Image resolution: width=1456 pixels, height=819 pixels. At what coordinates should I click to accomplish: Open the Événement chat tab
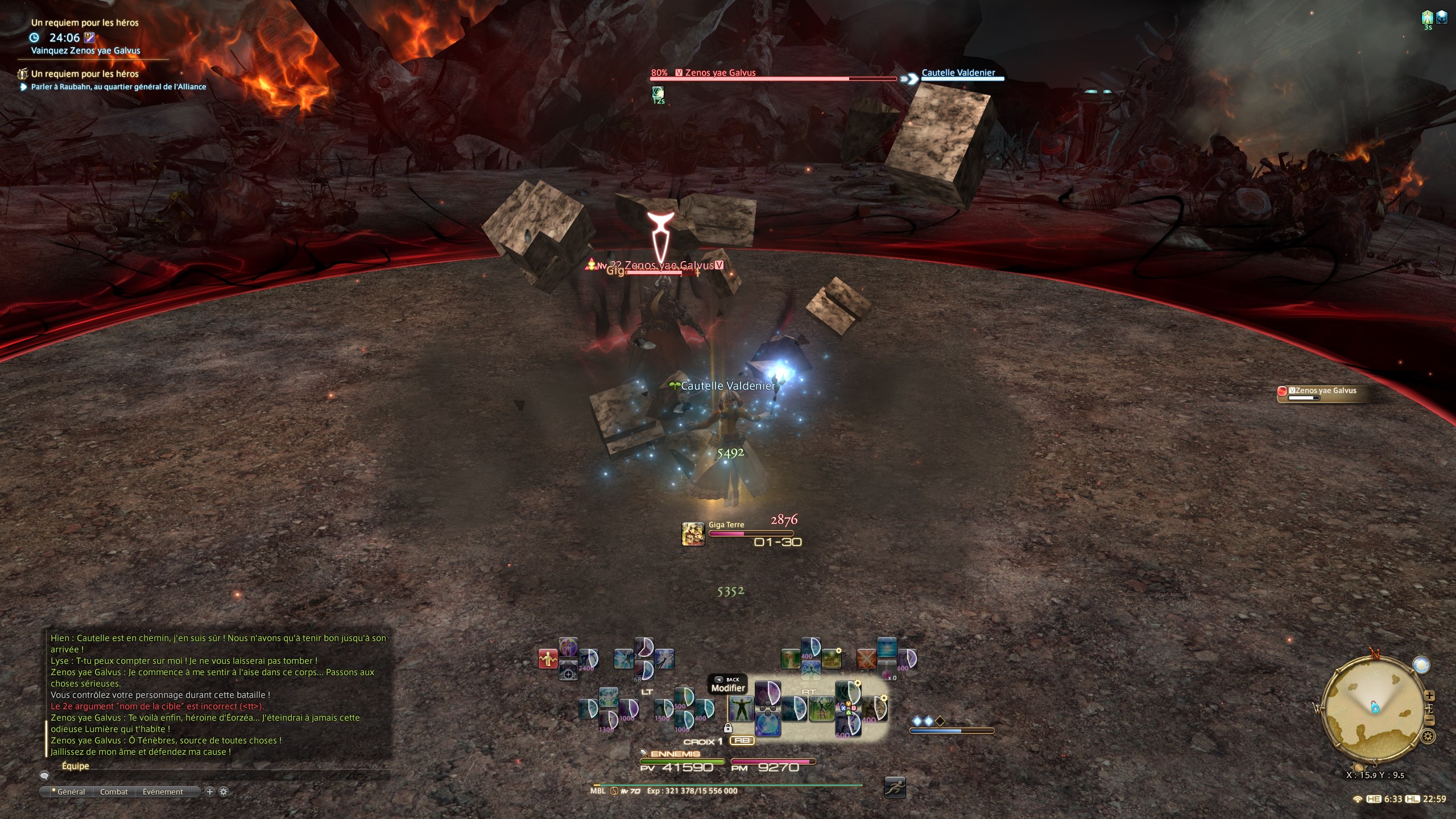tap(163, 792)
